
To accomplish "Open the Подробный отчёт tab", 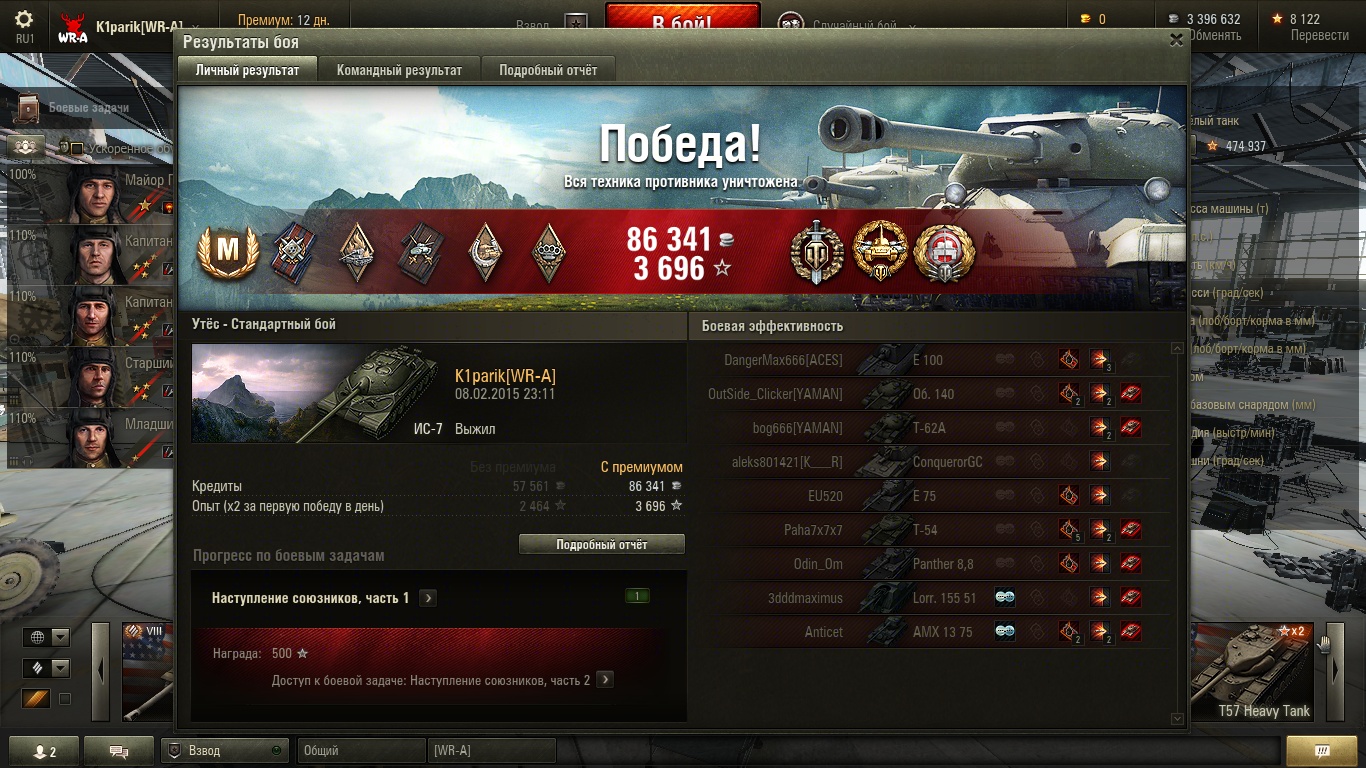I will [x=548, y=70].
